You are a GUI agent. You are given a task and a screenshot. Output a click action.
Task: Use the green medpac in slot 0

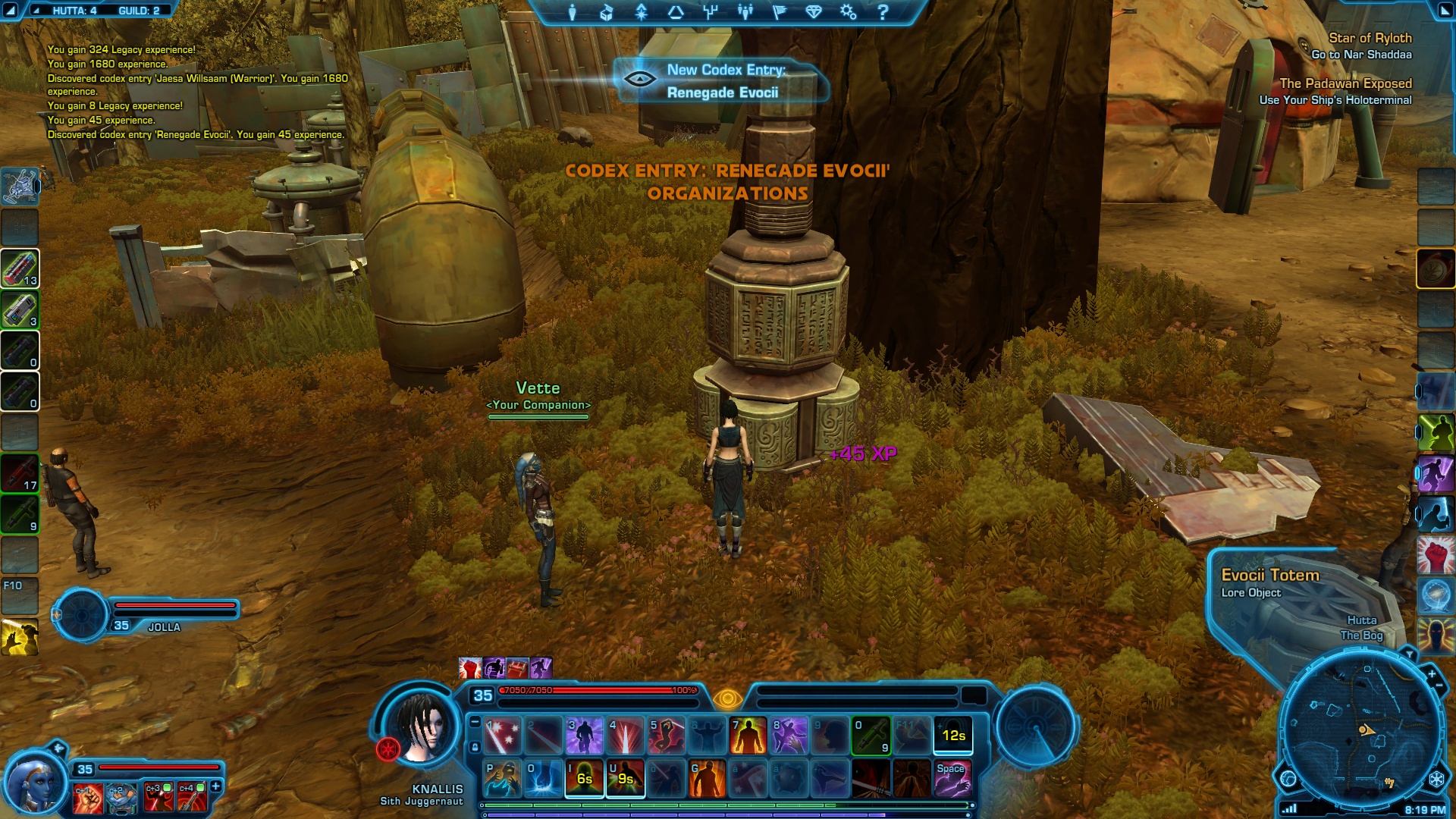coord(871,736)
